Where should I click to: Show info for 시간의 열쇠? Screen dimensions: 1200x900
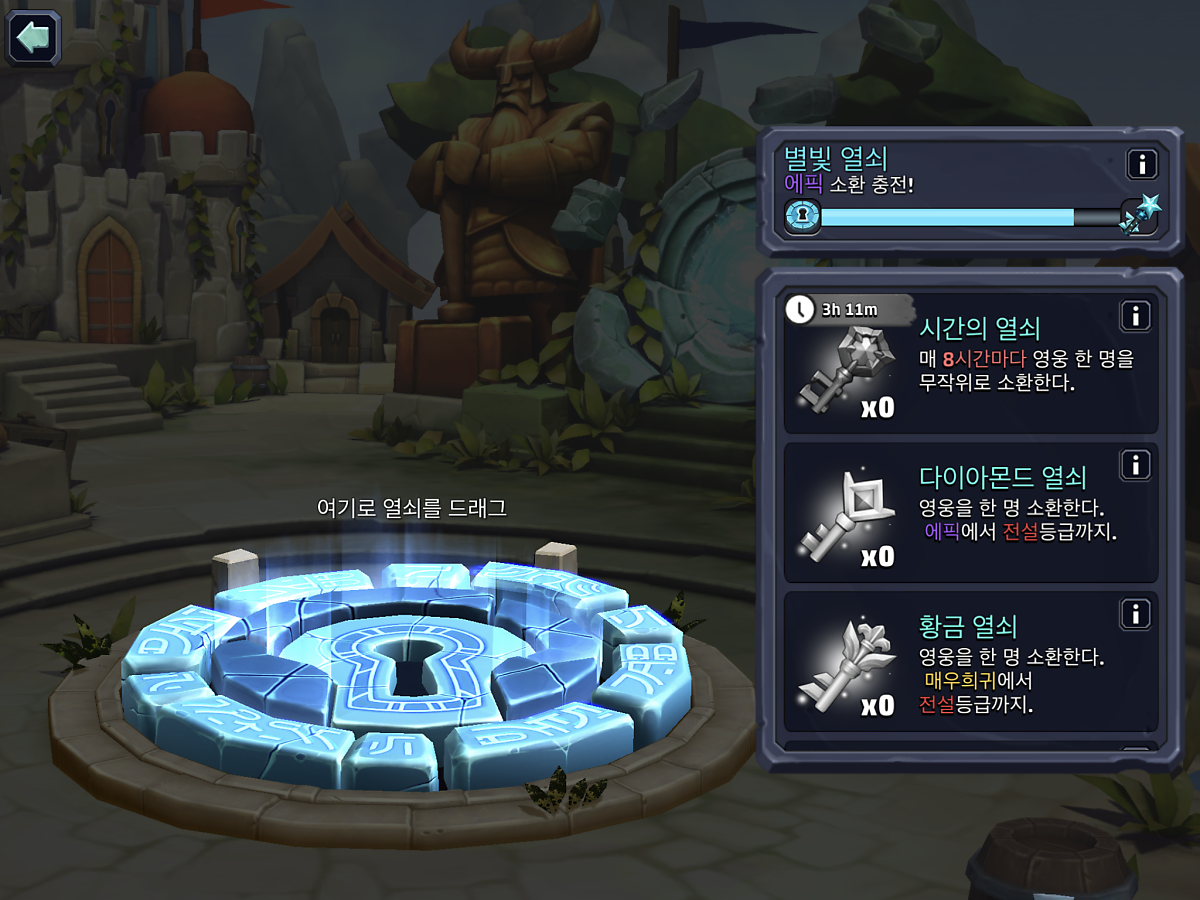1135,317
